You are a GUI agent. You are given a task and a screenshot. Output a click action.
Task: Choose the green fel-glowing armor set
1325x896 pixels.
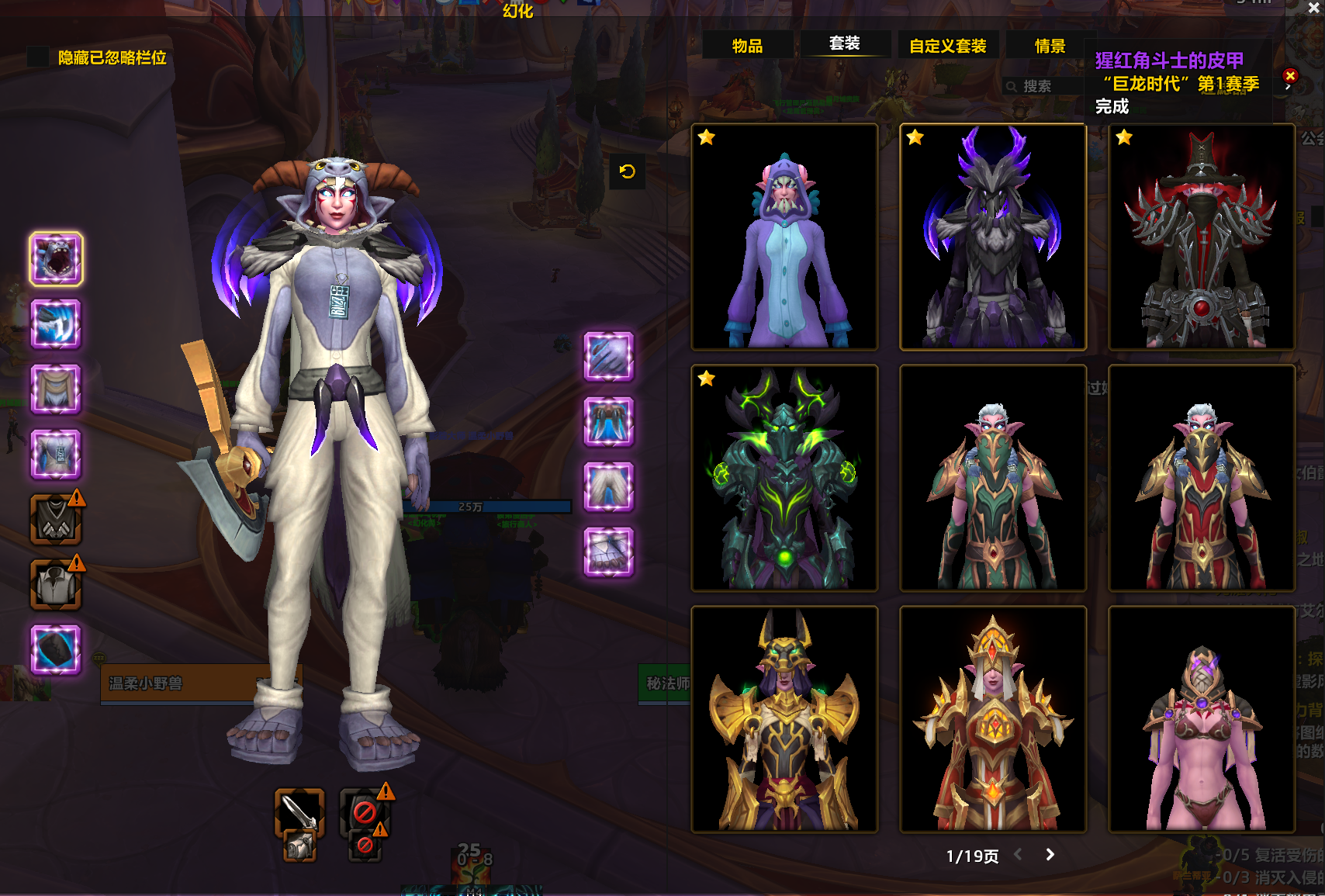[784, 478]
